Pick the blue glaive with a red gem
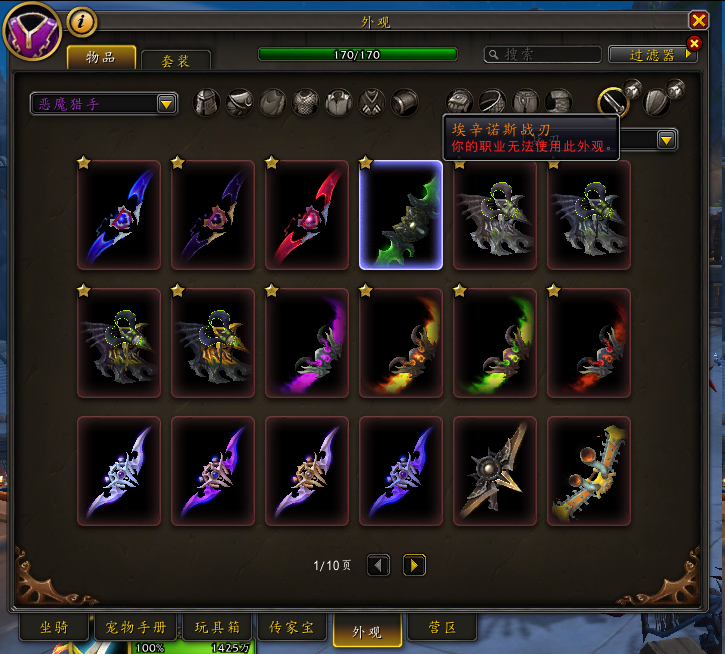The height and width of the screenshot is (654, 725). coord(119,216)
